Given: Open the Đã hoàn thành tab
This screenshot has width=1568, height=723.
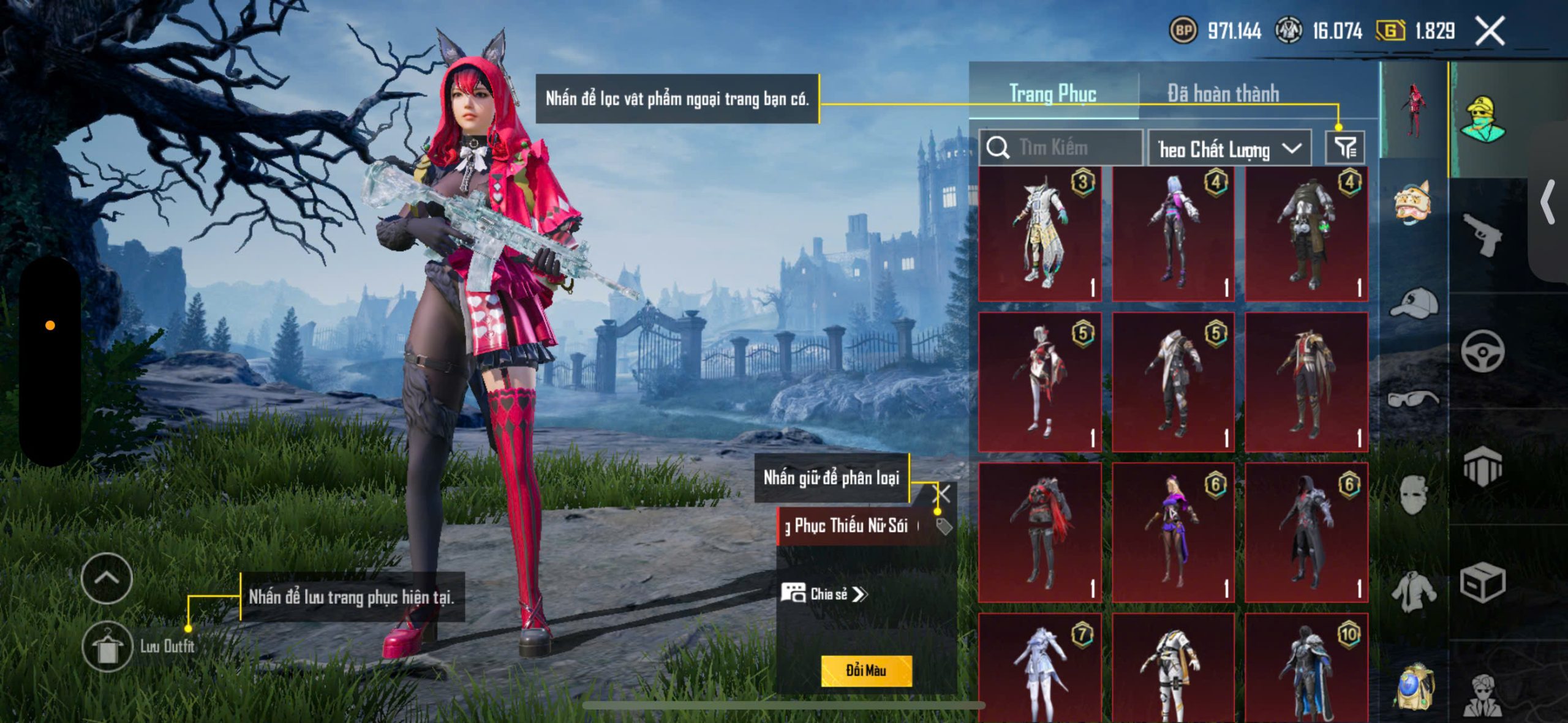Looking at the screenshot, I should pyautogui.click(x=1223, y=94).
